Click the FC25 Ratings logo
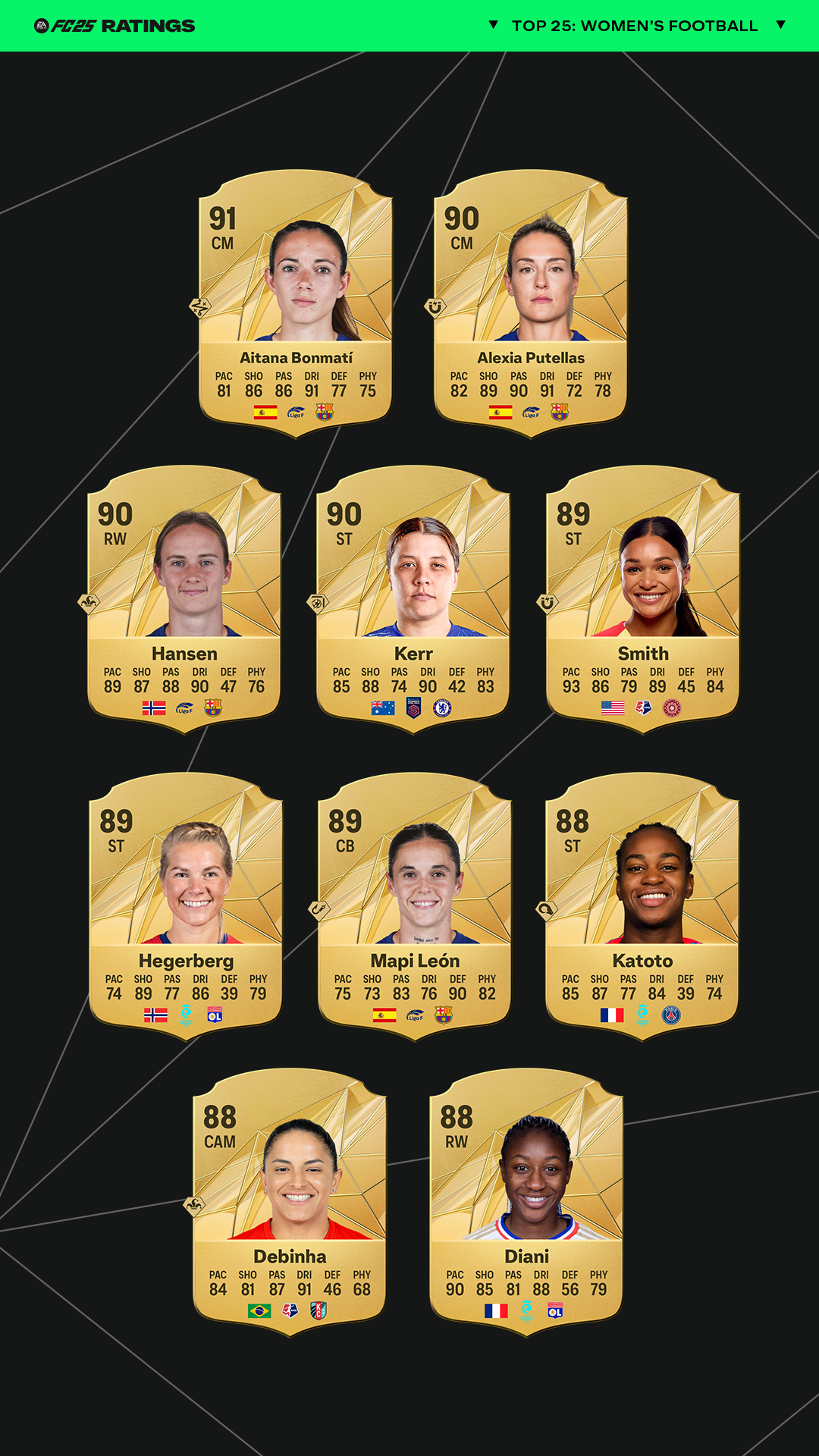Viewport: 819px width, 1456px height. point(115,26)
